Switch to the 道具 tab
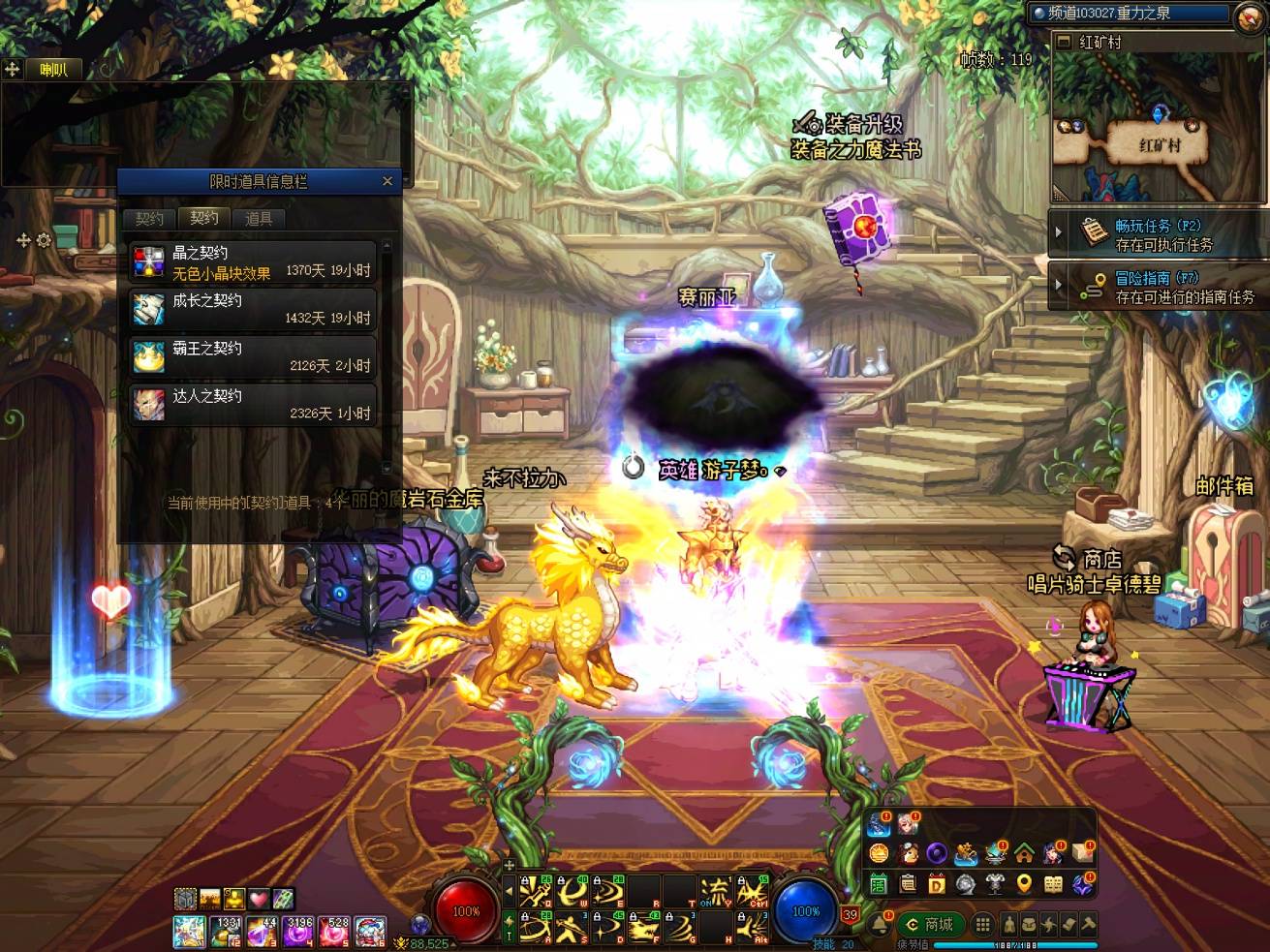Image resolution: width=1270 pixels, height=952 pixels. point(259,218)
